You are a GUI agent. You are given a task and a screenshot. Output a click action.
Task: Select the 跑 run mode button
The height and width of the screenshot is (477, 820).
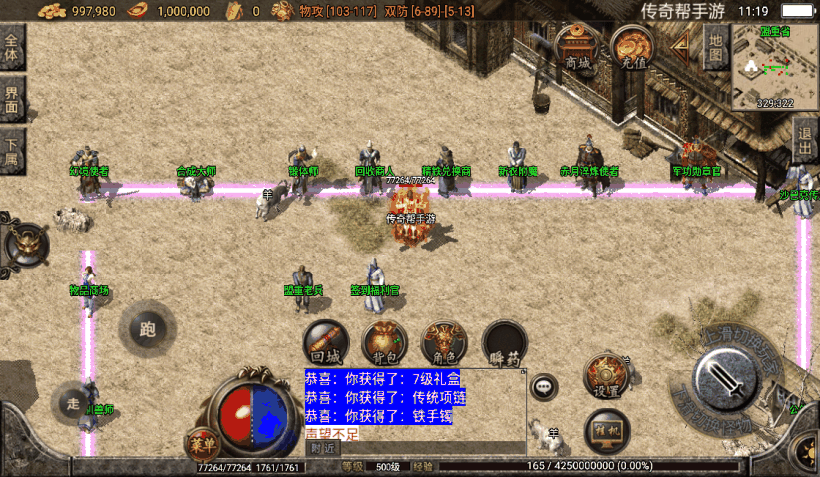coord(148,329)
